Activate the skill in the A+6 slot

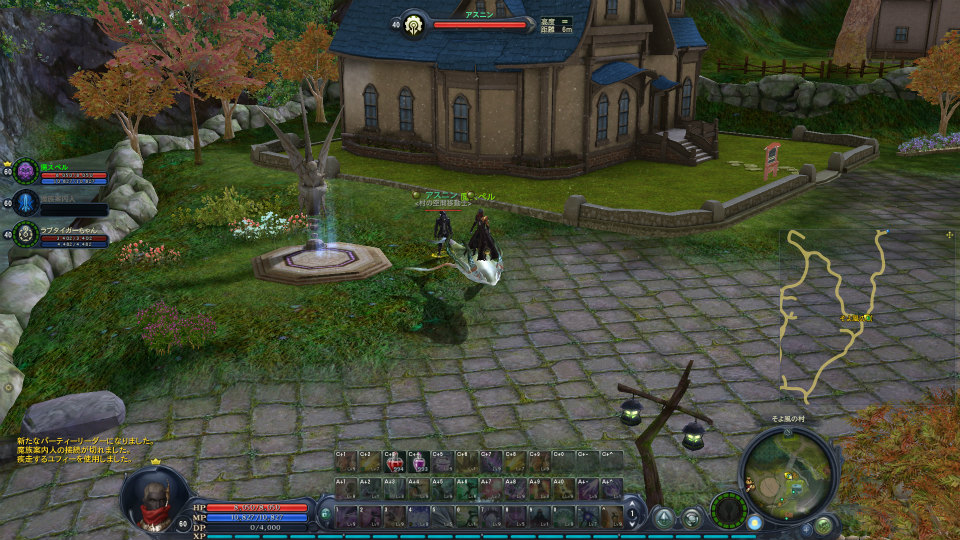pos(466,489)
